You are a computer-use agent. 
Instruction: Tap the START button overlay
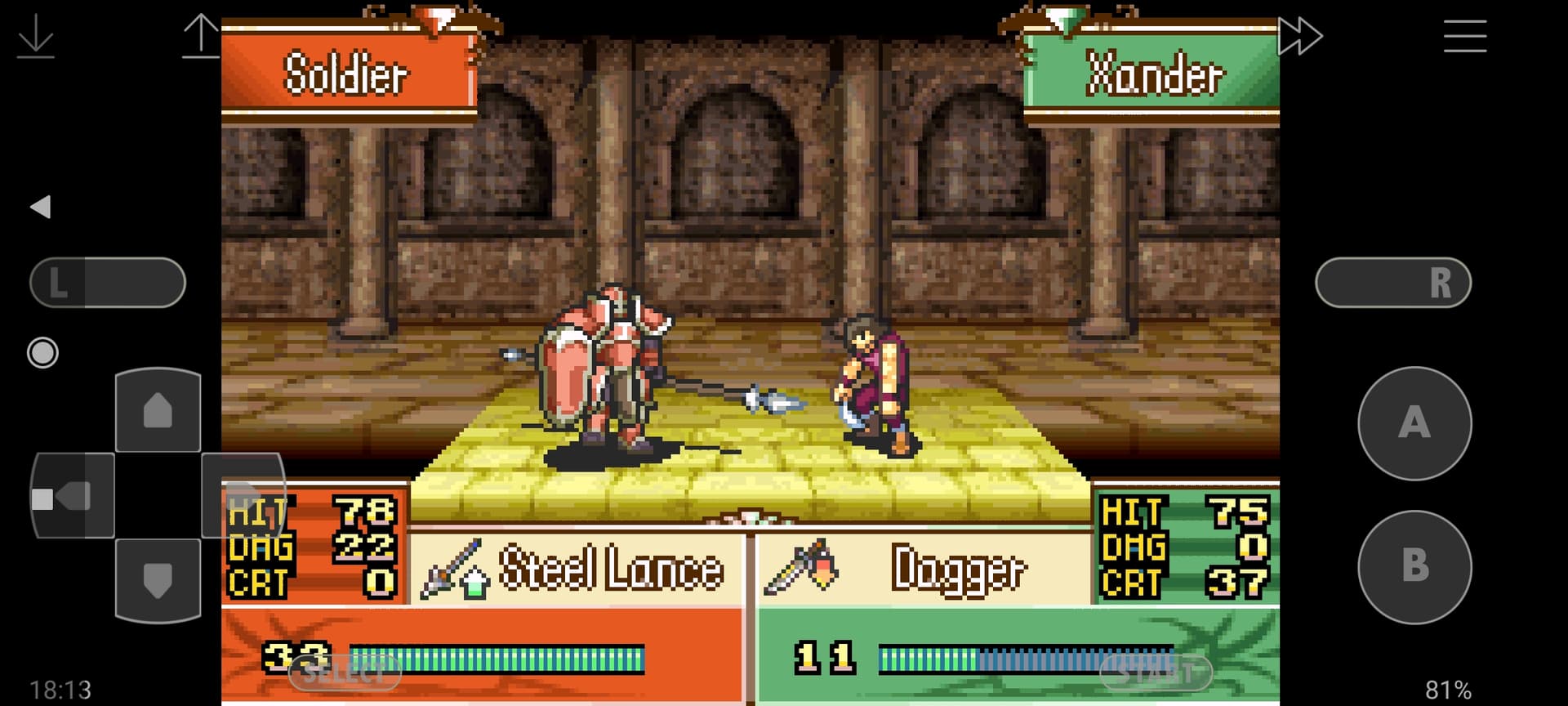pos(1156,673)
